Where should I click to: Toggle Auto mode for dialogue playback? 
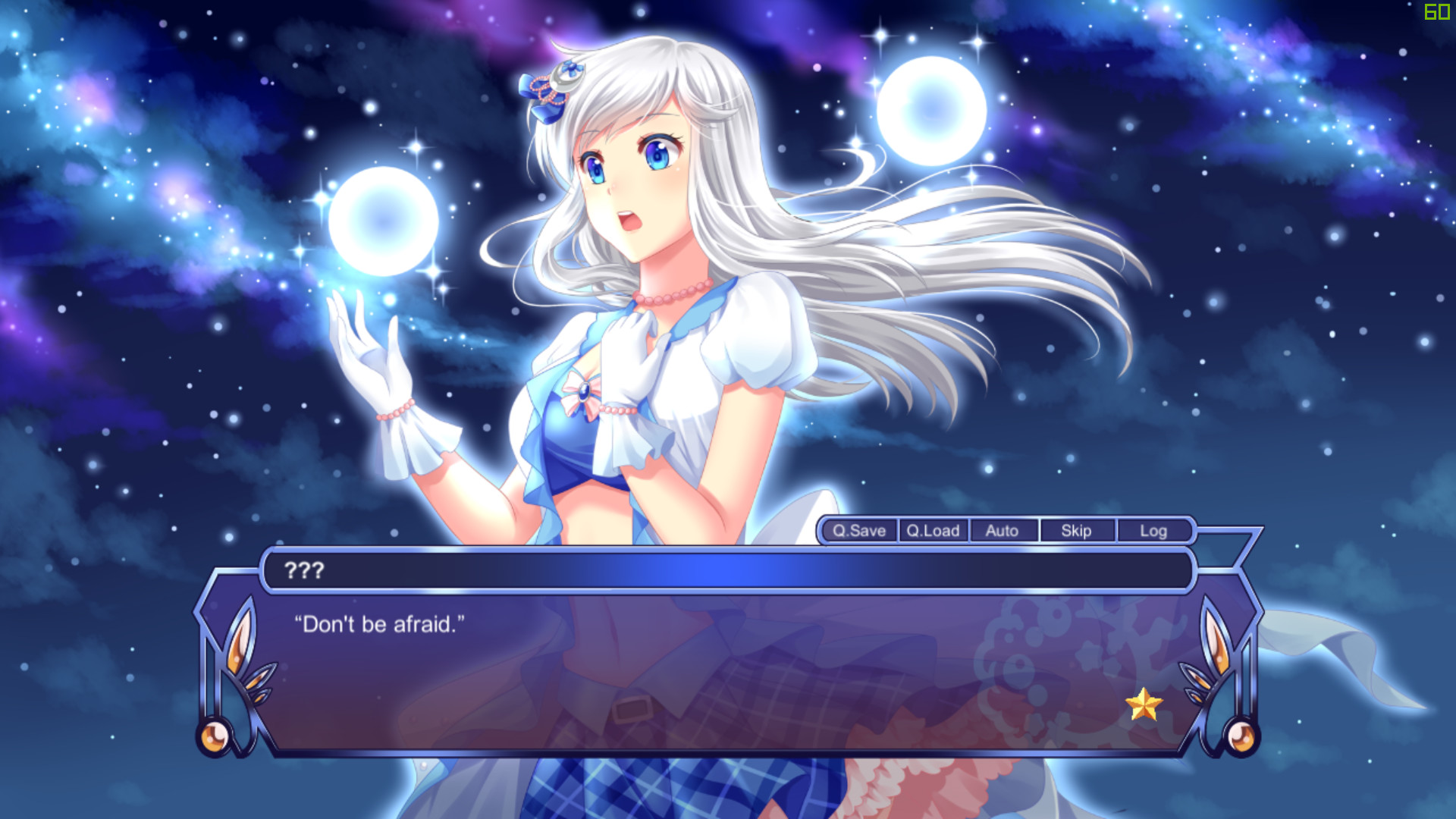(1003, 531)
